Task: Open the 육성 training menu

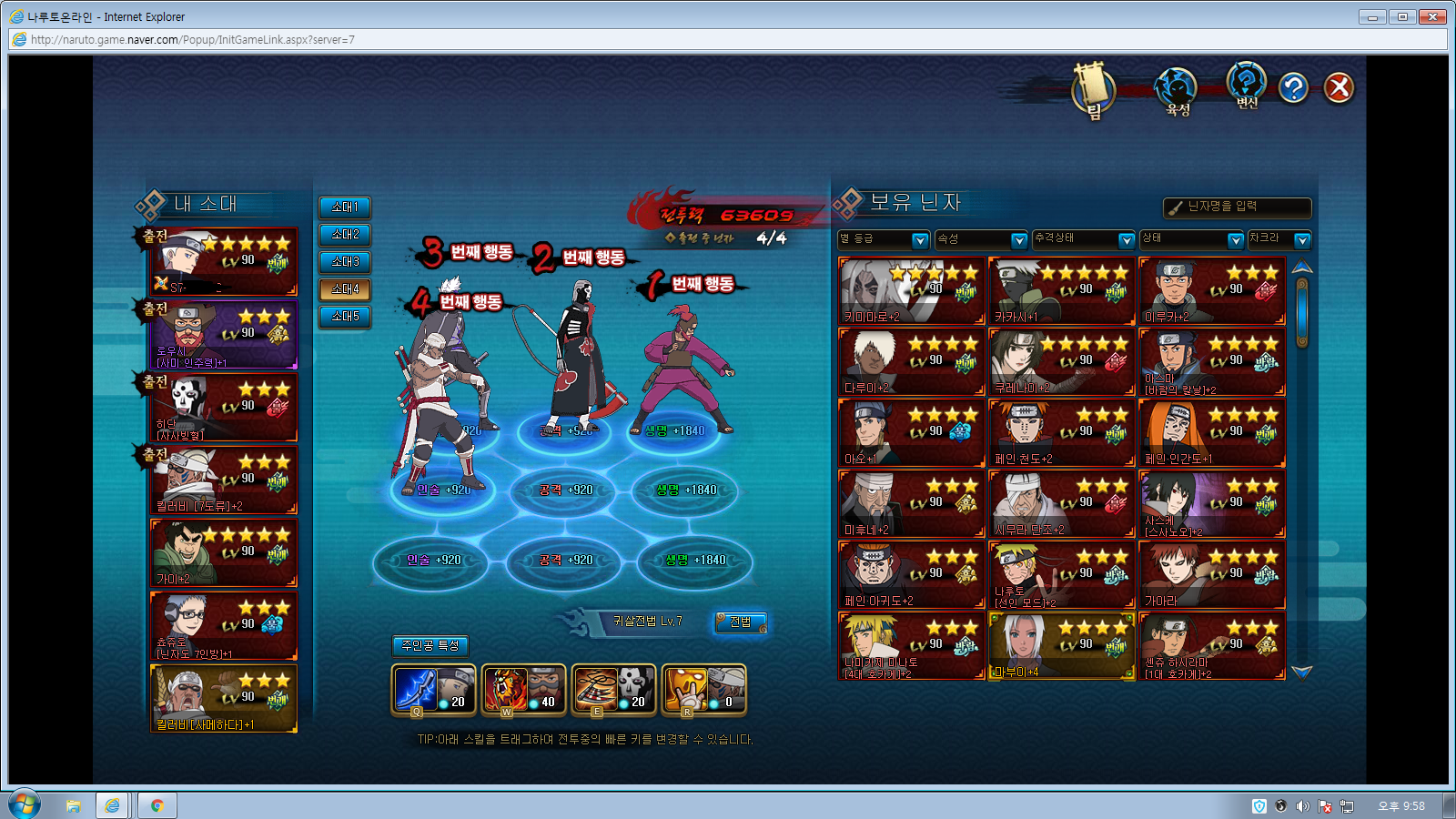Action: pos(1177,90)
